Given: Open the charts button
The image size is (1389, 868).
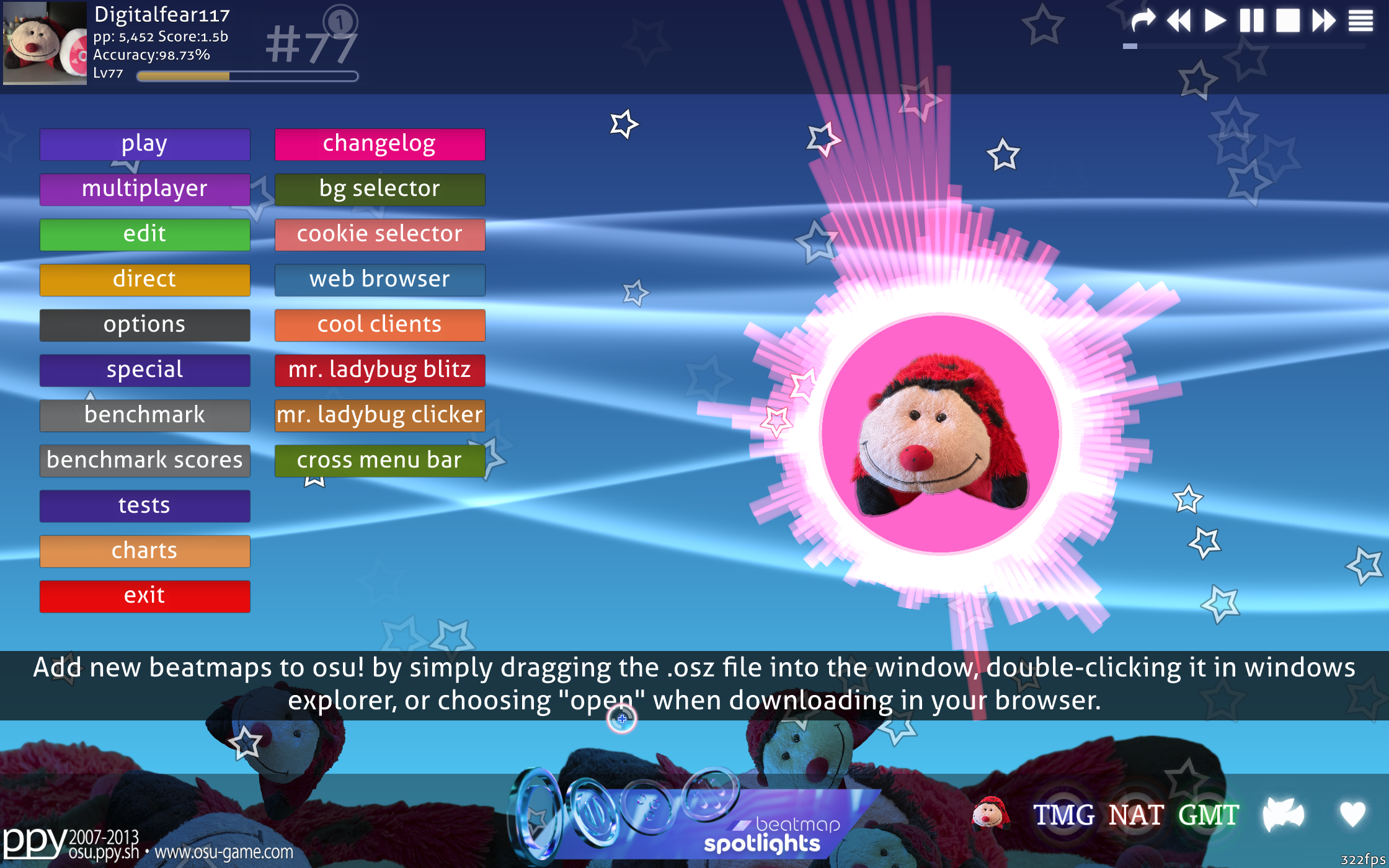Looking at the screenshot, I should click(x=144, y=551).
